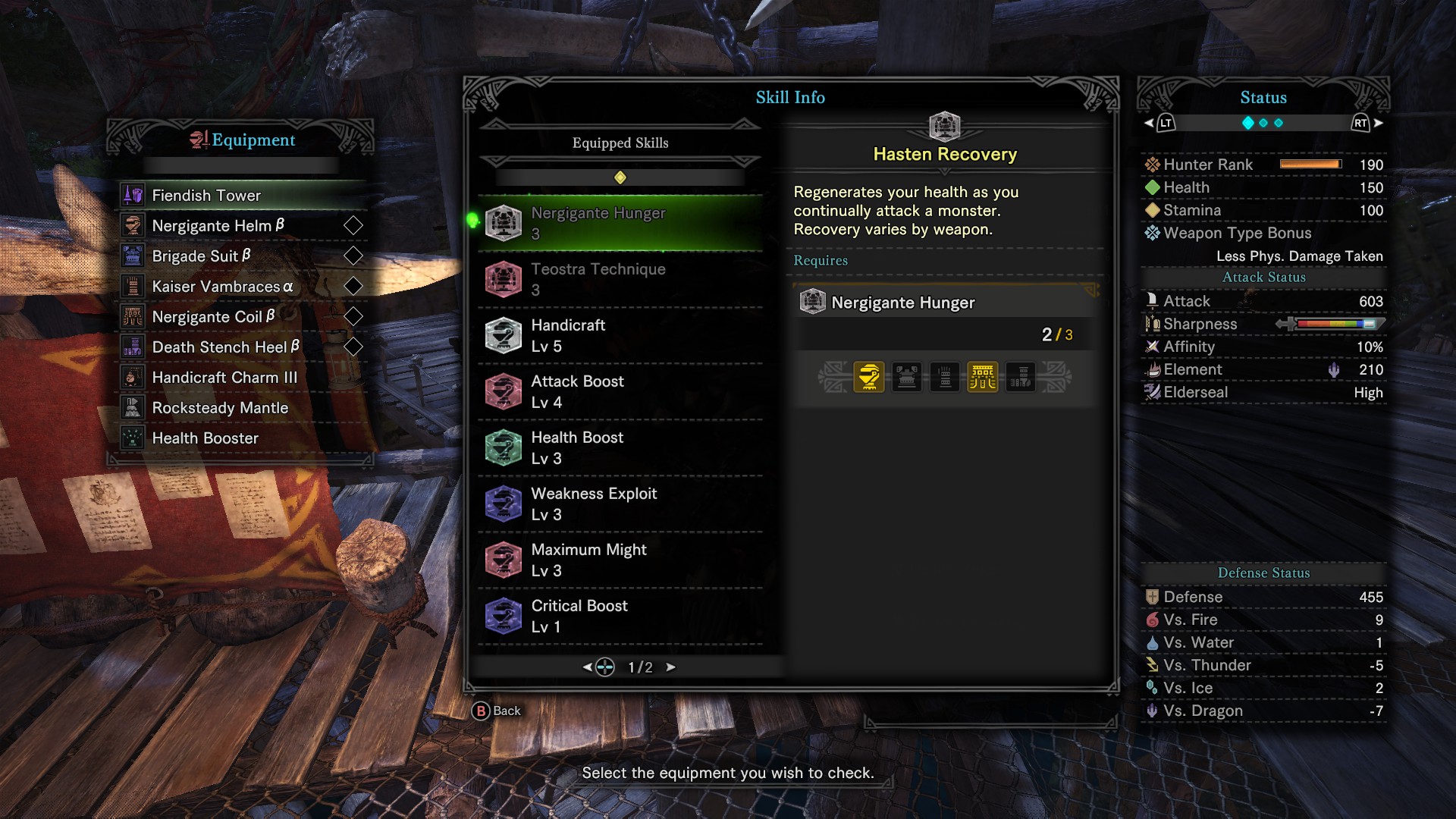Screen dimensions: 1456x819
Task: Select the Weakness Exploit skill row
Action: click(620, 504)
